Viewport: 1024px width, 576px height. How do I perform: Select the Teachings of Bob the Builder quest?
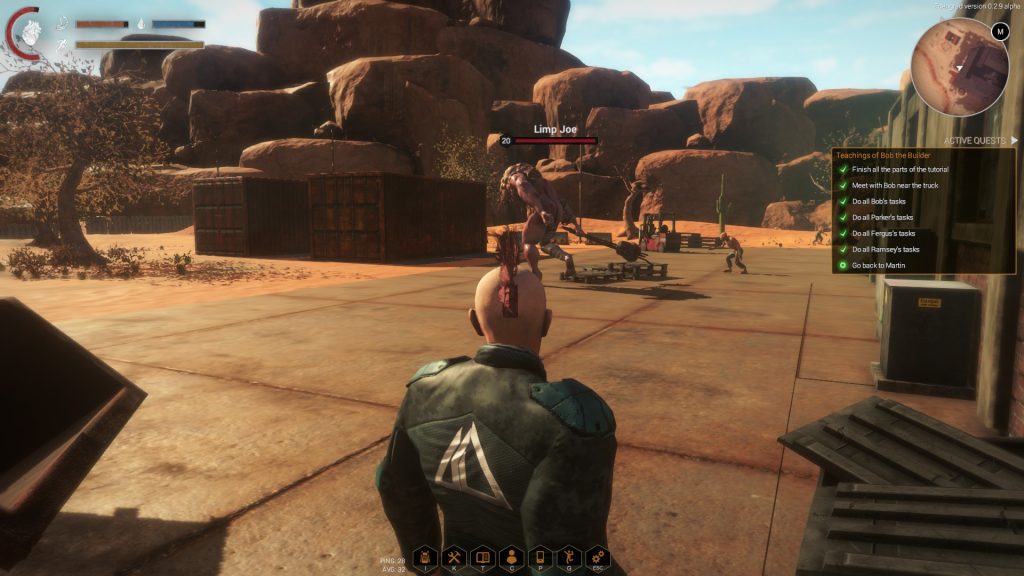[880, 155]
